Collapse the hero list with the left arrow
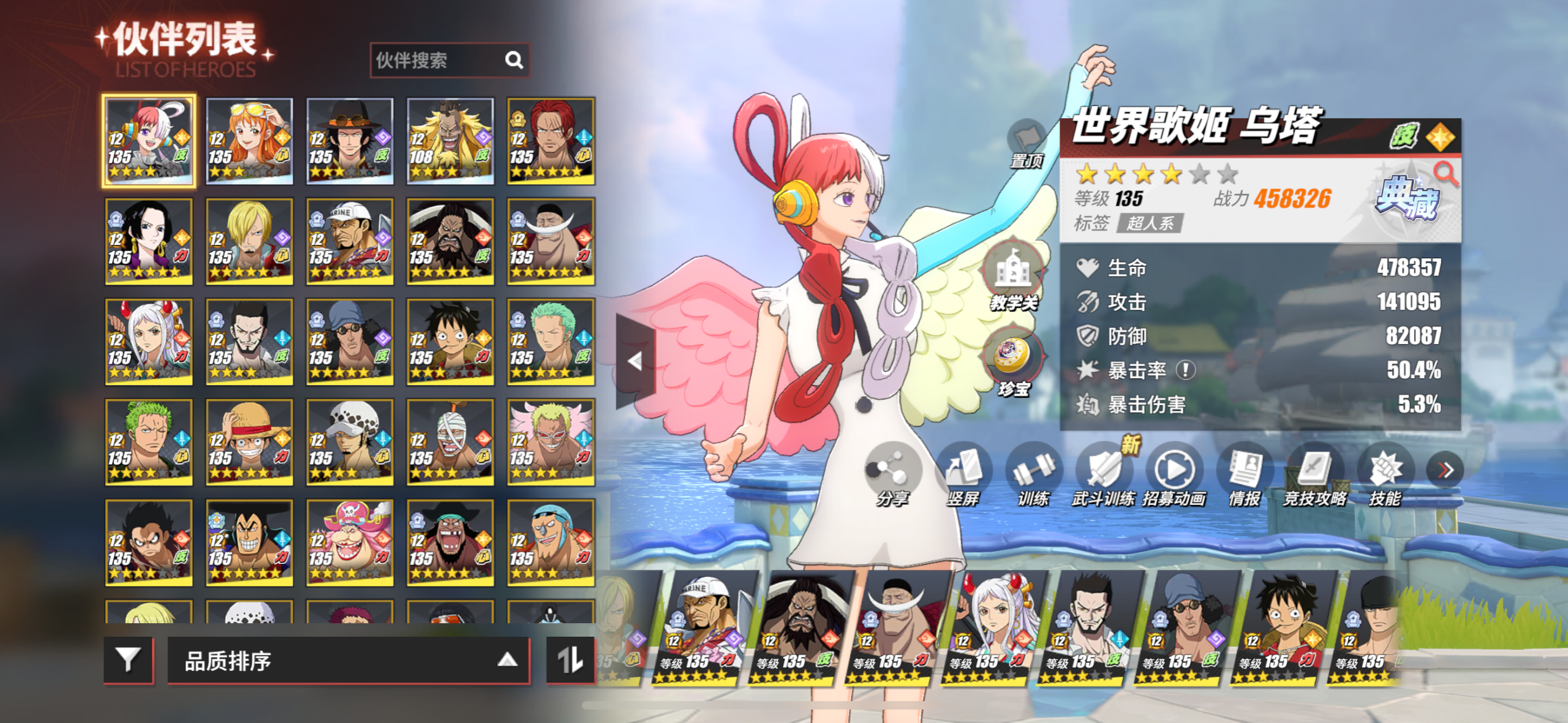1568x723 pixels. [x=635, y=361]
